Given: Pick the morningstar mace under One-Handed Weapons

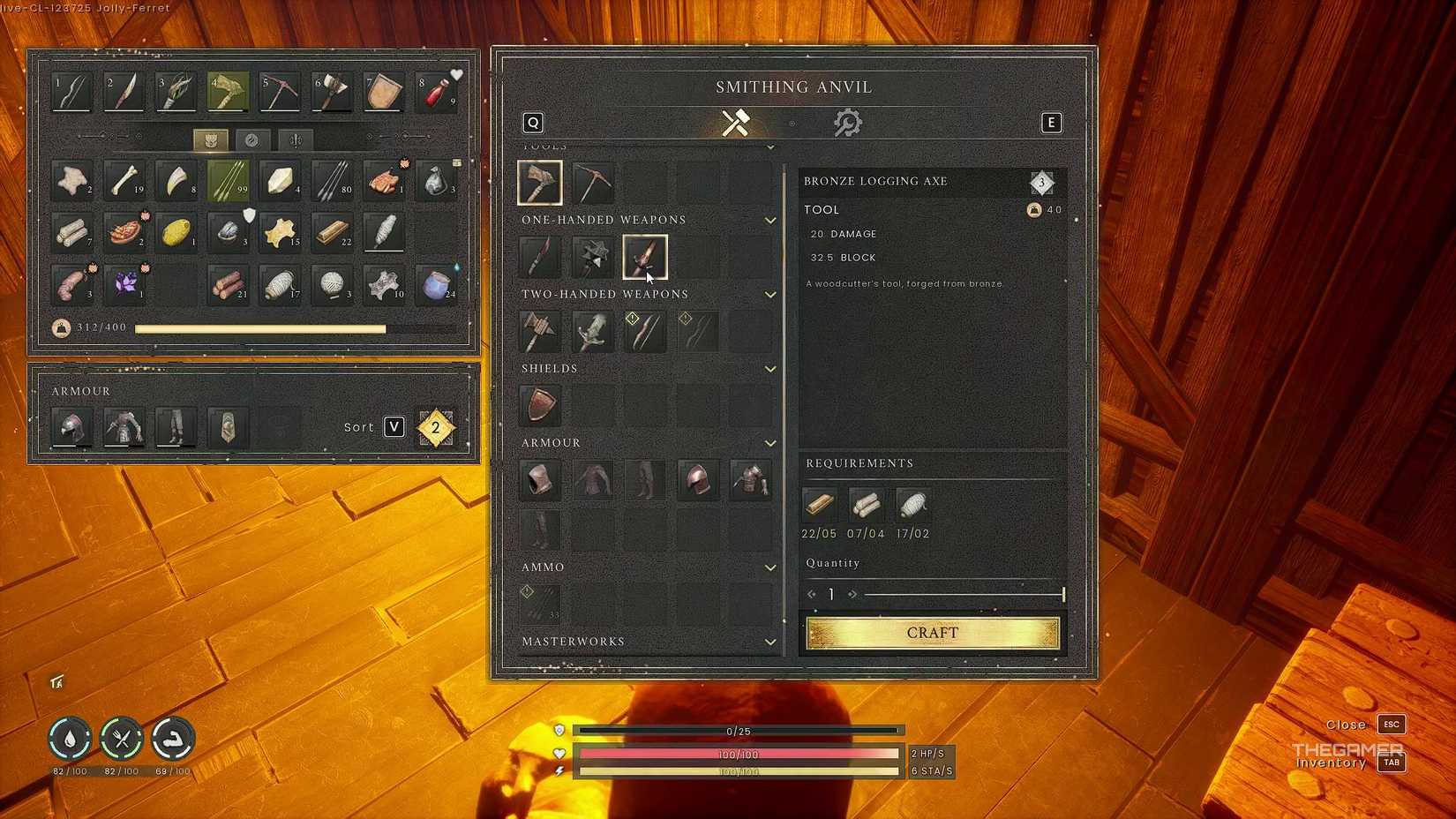Looking at the screenshot, I should (x=592, y=256).
